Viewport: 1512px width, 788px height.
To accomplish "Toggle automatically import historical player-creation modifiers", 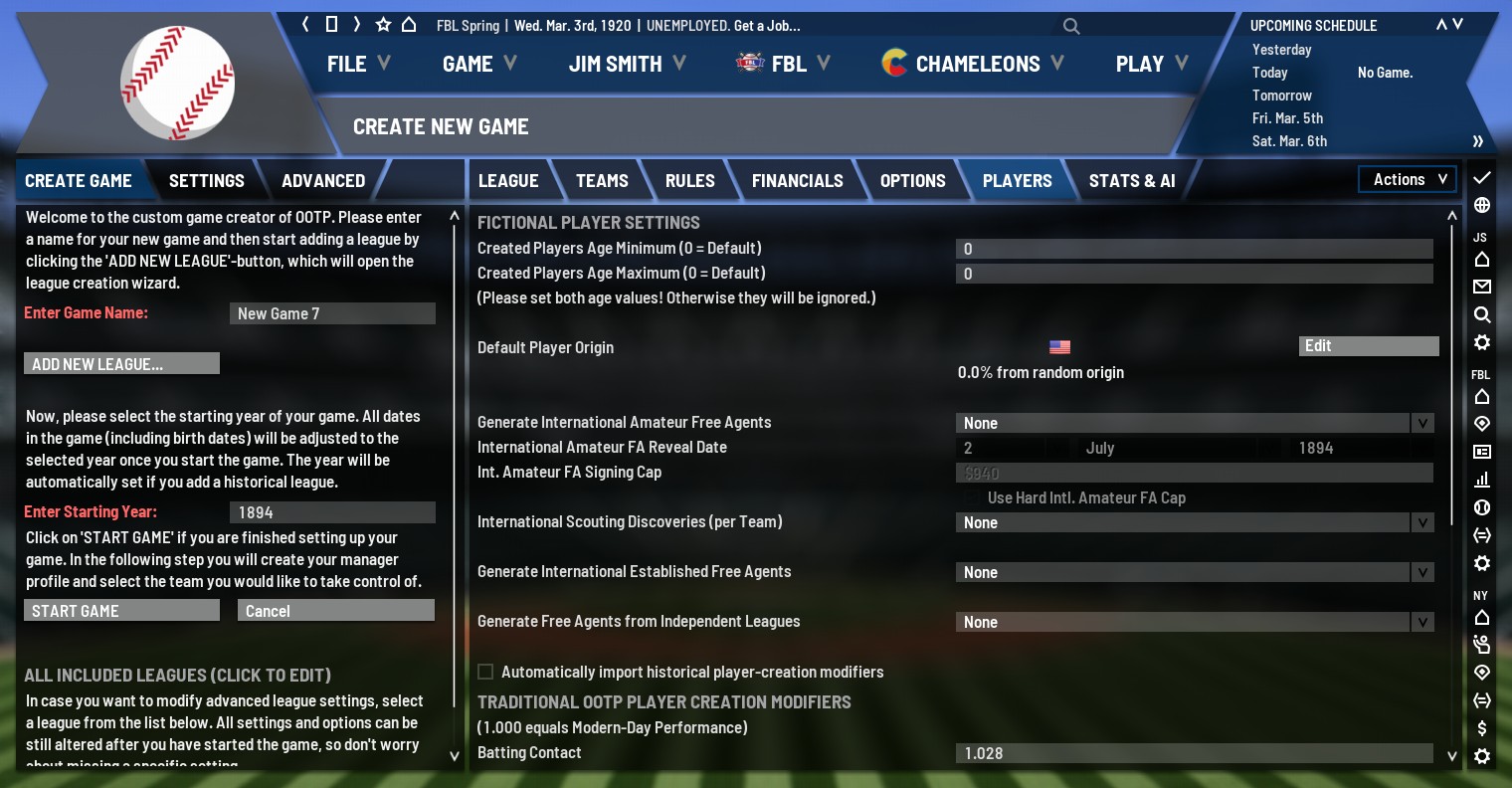I will coord(486,673).
